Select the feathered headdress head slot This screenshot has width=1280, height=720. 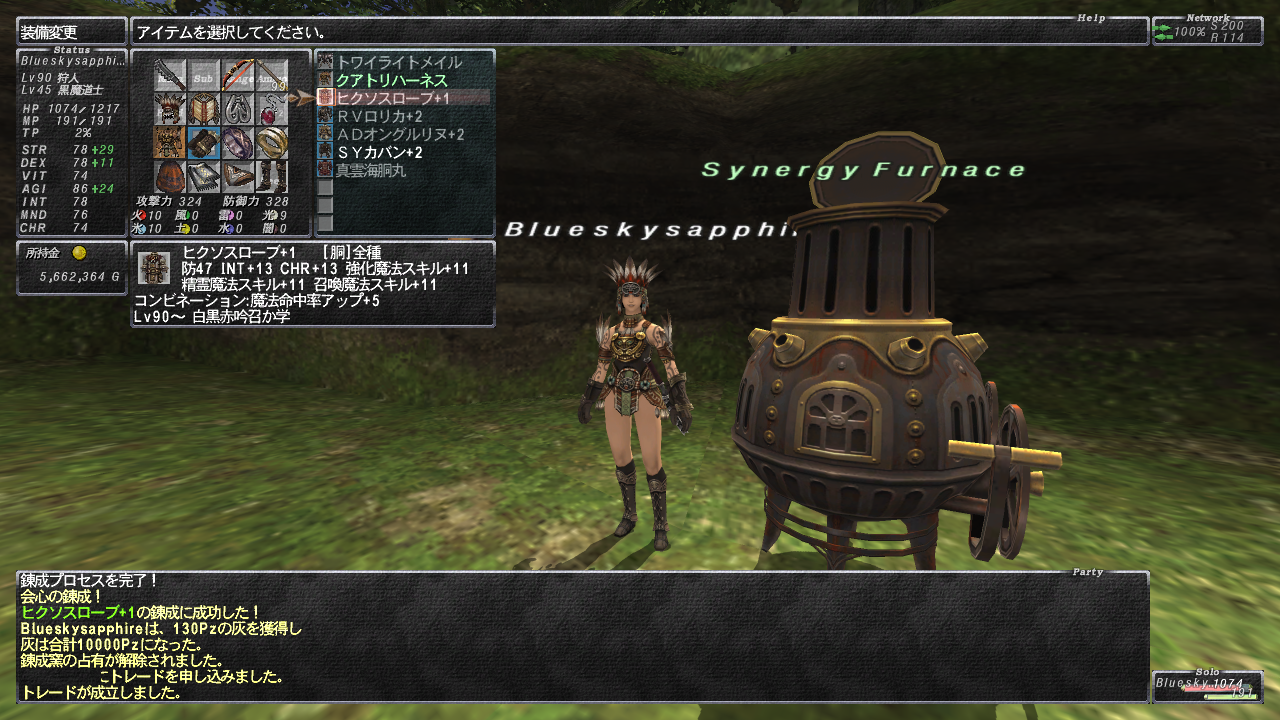169,109
